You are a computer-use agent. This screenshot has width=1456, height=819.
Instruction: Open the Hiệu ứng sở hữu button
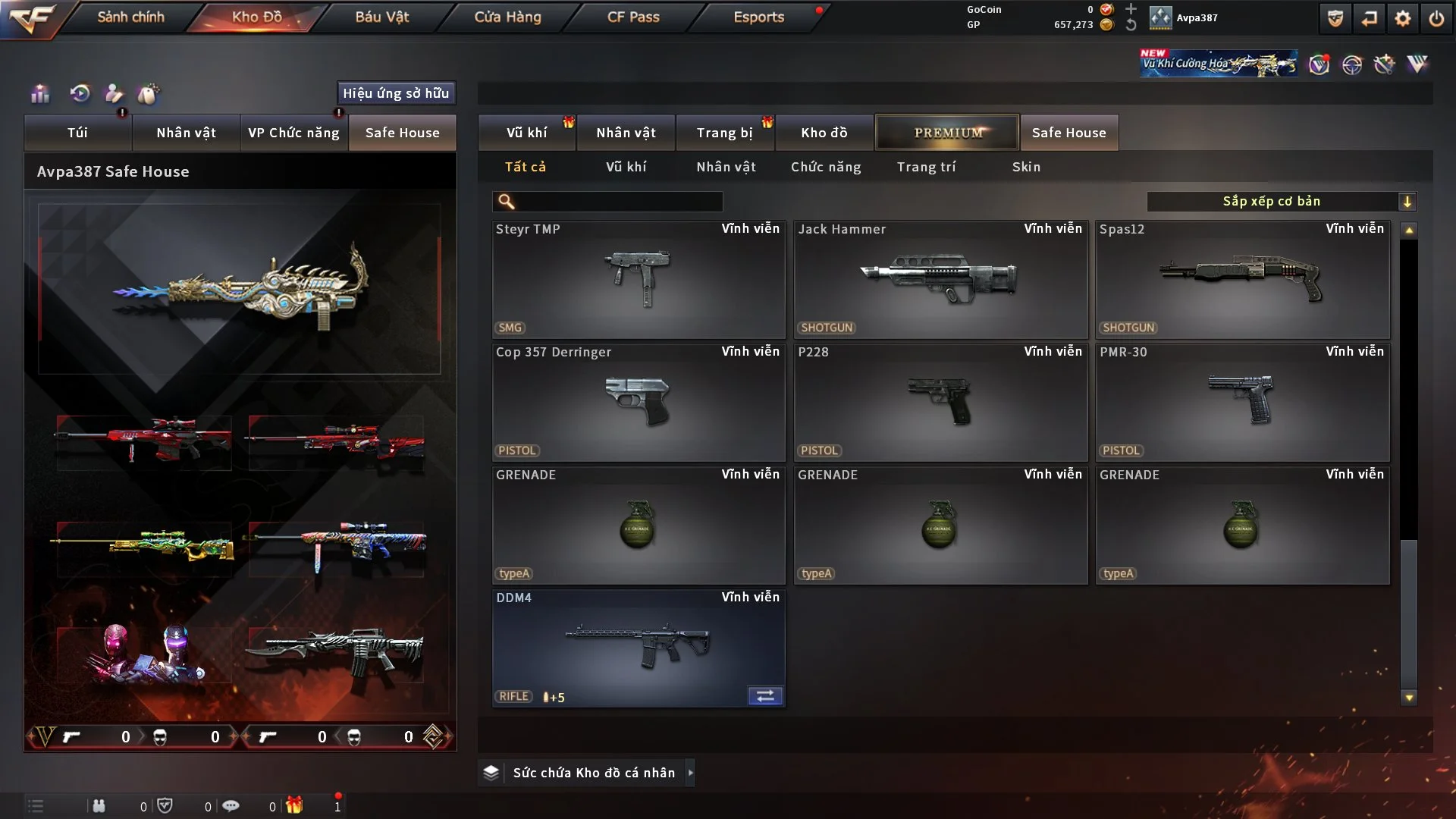click(396, 93)
